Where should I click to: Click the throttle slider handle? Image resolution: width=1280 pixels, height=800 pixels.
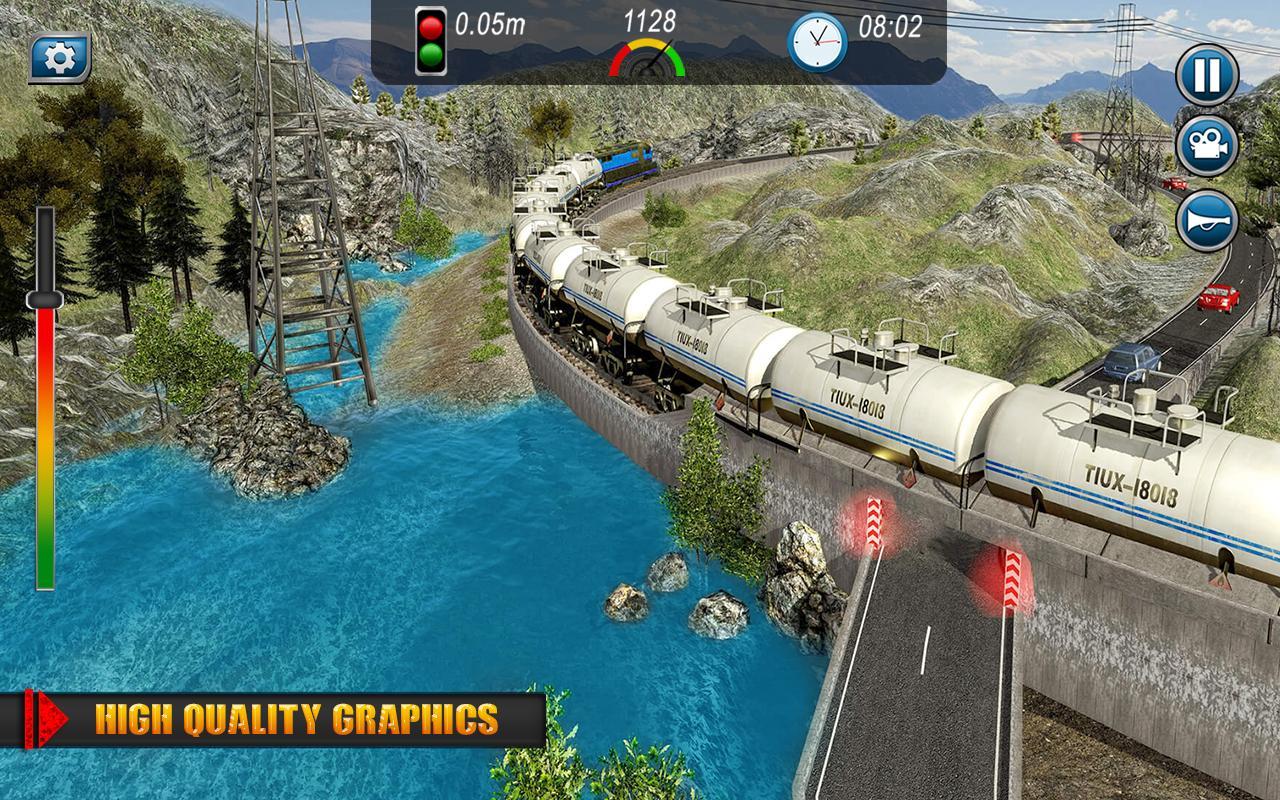click(x=45, y=299)
